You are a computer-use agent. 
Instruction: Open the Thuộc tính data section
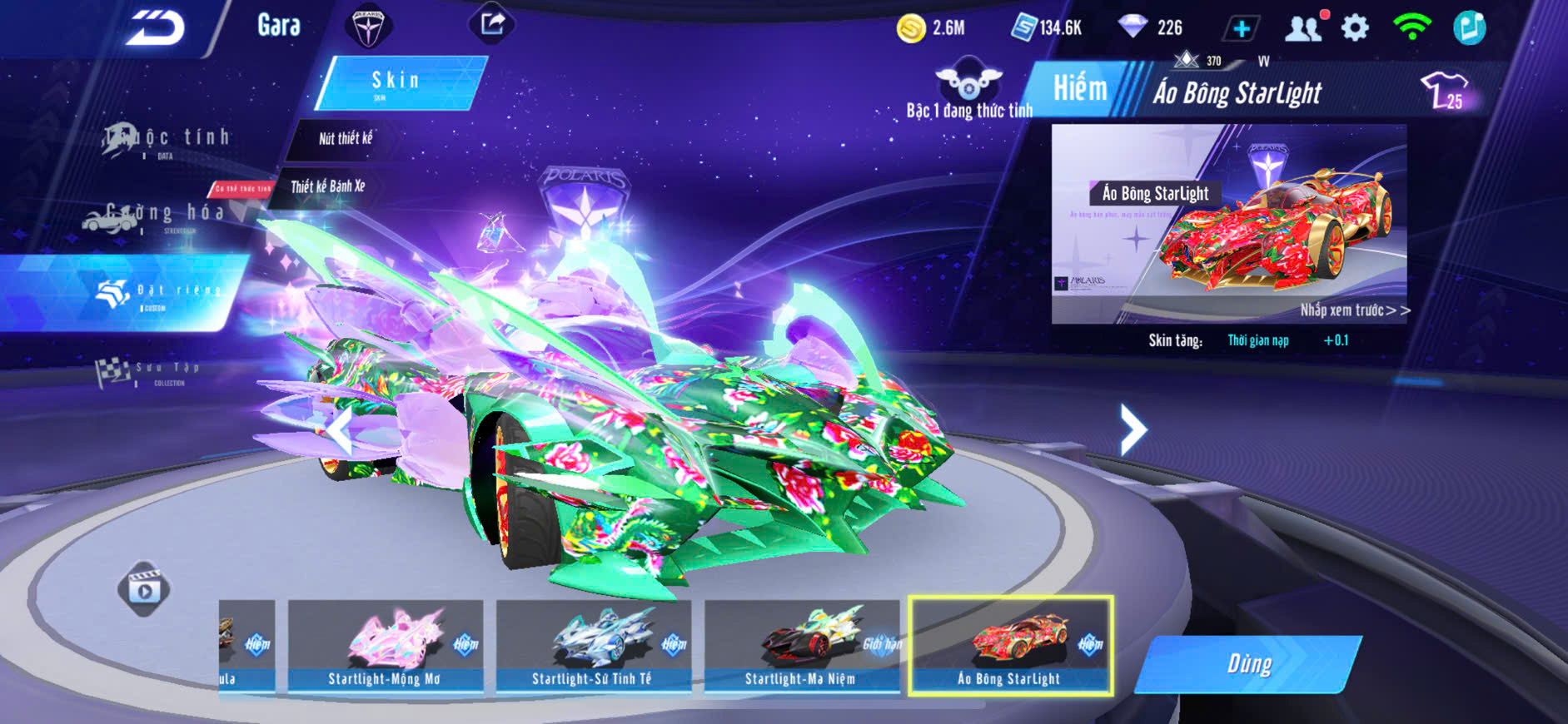point(167,140)
